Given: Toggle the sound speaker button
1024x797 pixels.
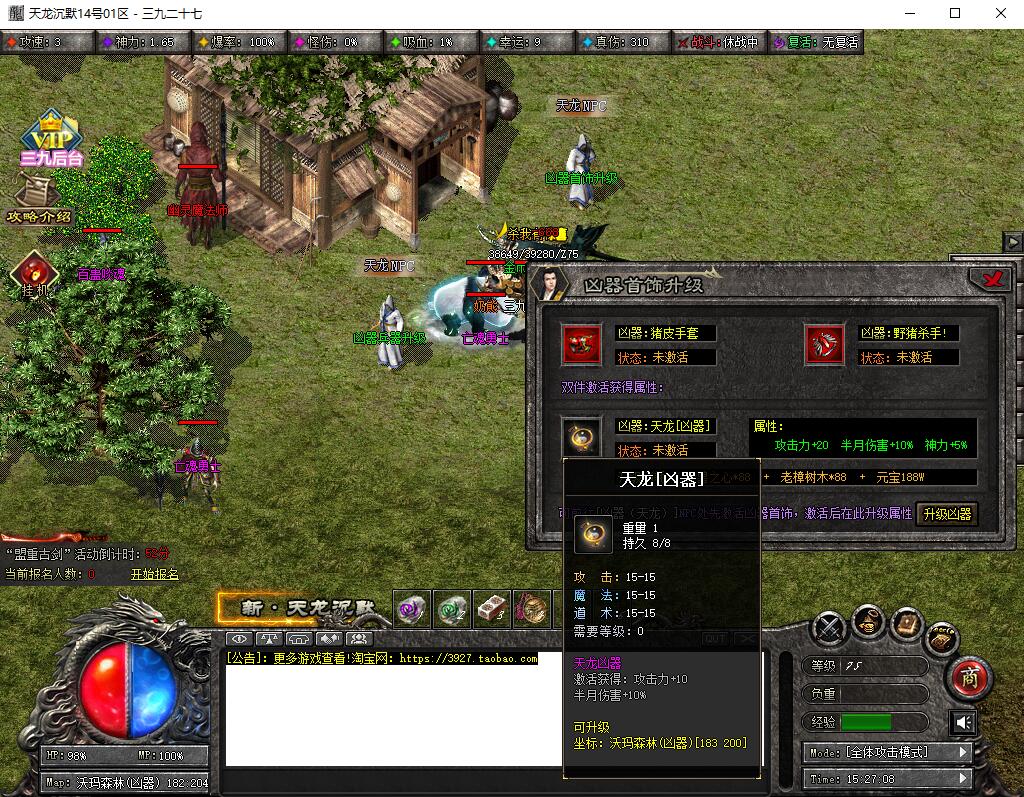Looking at the screenshot, I should (x=963, y=722).
